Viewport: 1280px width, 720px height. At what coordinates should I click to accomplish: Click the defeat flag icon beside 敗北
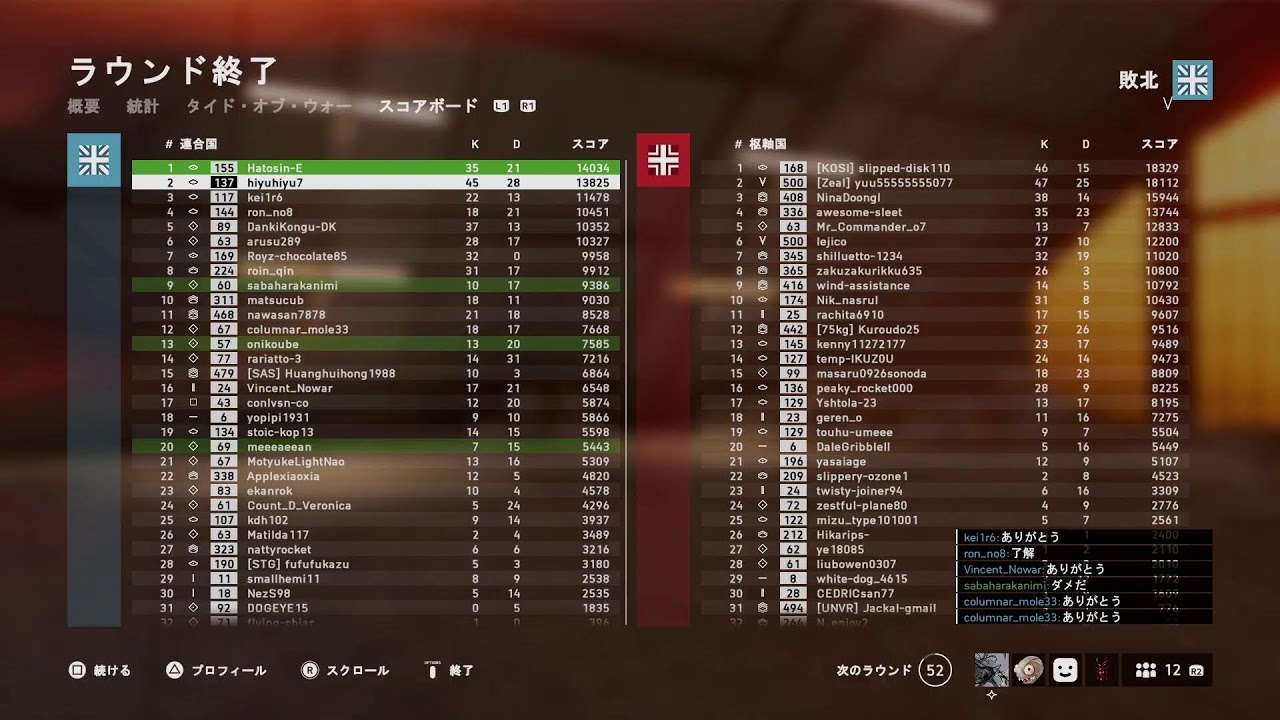point(1193,78)
